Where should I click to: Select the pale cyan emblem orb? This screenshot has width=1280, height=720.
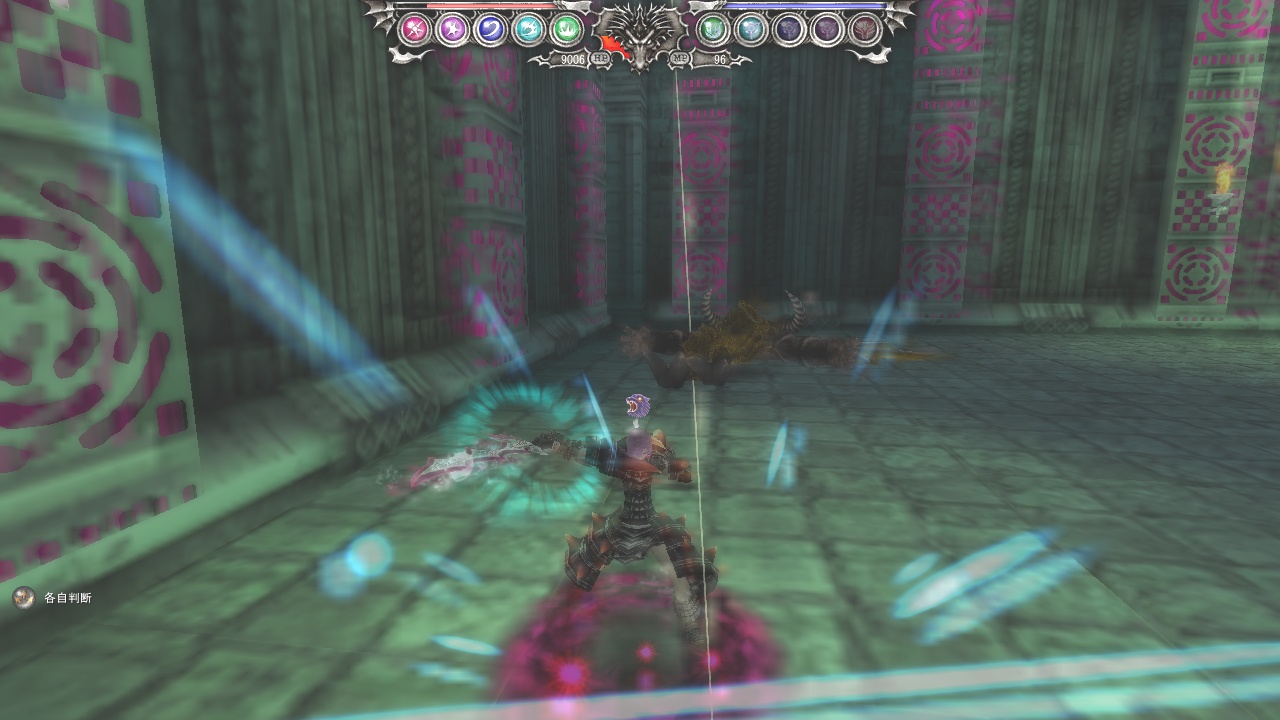coord(750,29)
